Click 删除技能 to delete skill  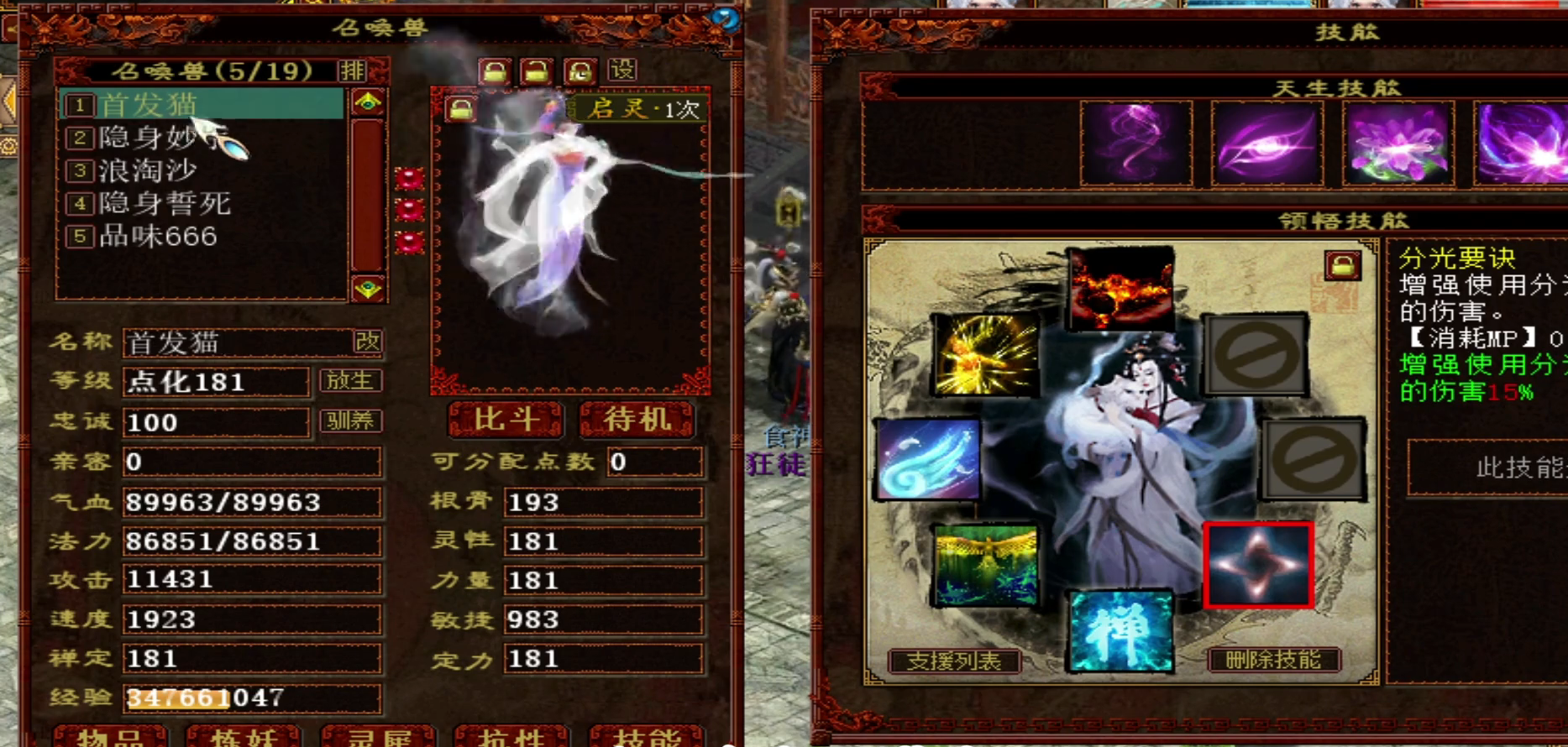(1272, 660)
